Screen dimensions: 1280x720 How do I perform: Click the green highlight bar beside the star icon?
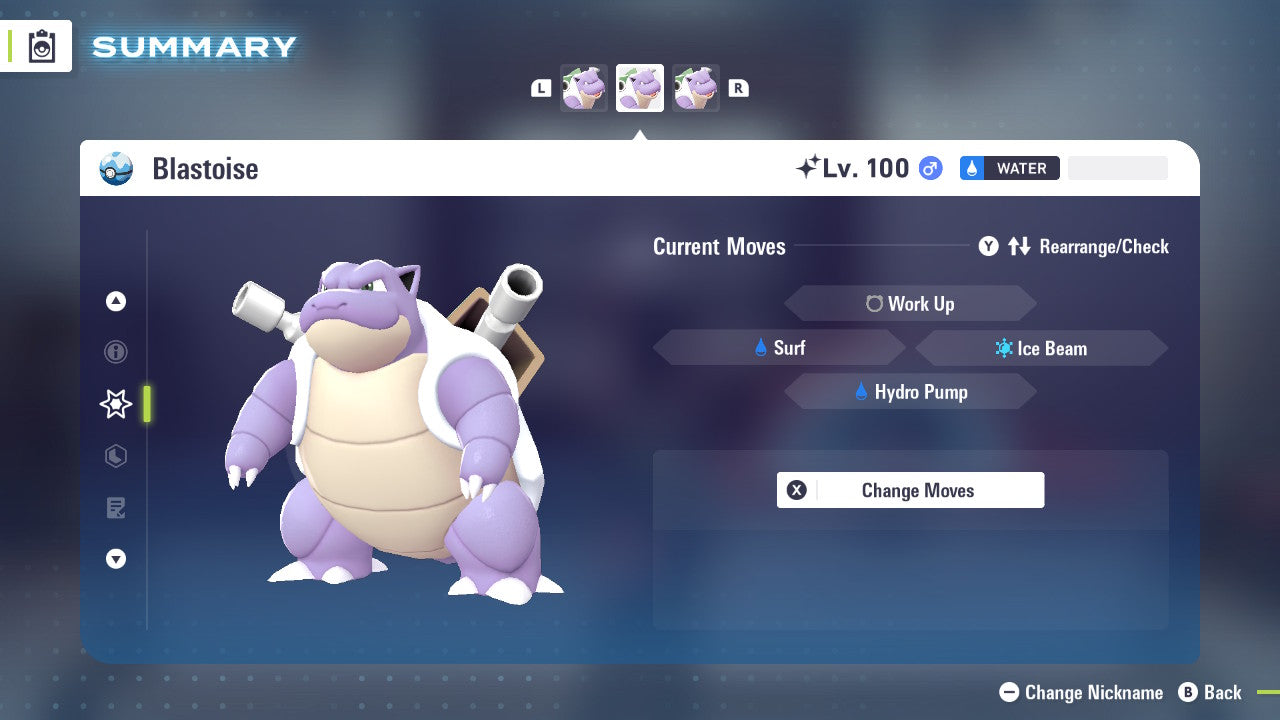click(x=146, y=404)
